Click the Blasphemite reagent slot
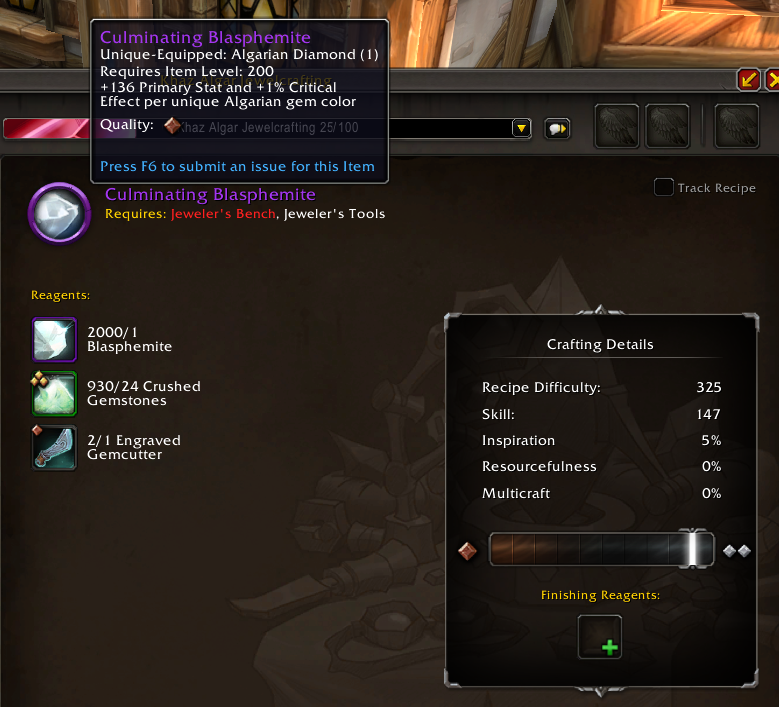The image size is (779, 707). click(54, 340)
